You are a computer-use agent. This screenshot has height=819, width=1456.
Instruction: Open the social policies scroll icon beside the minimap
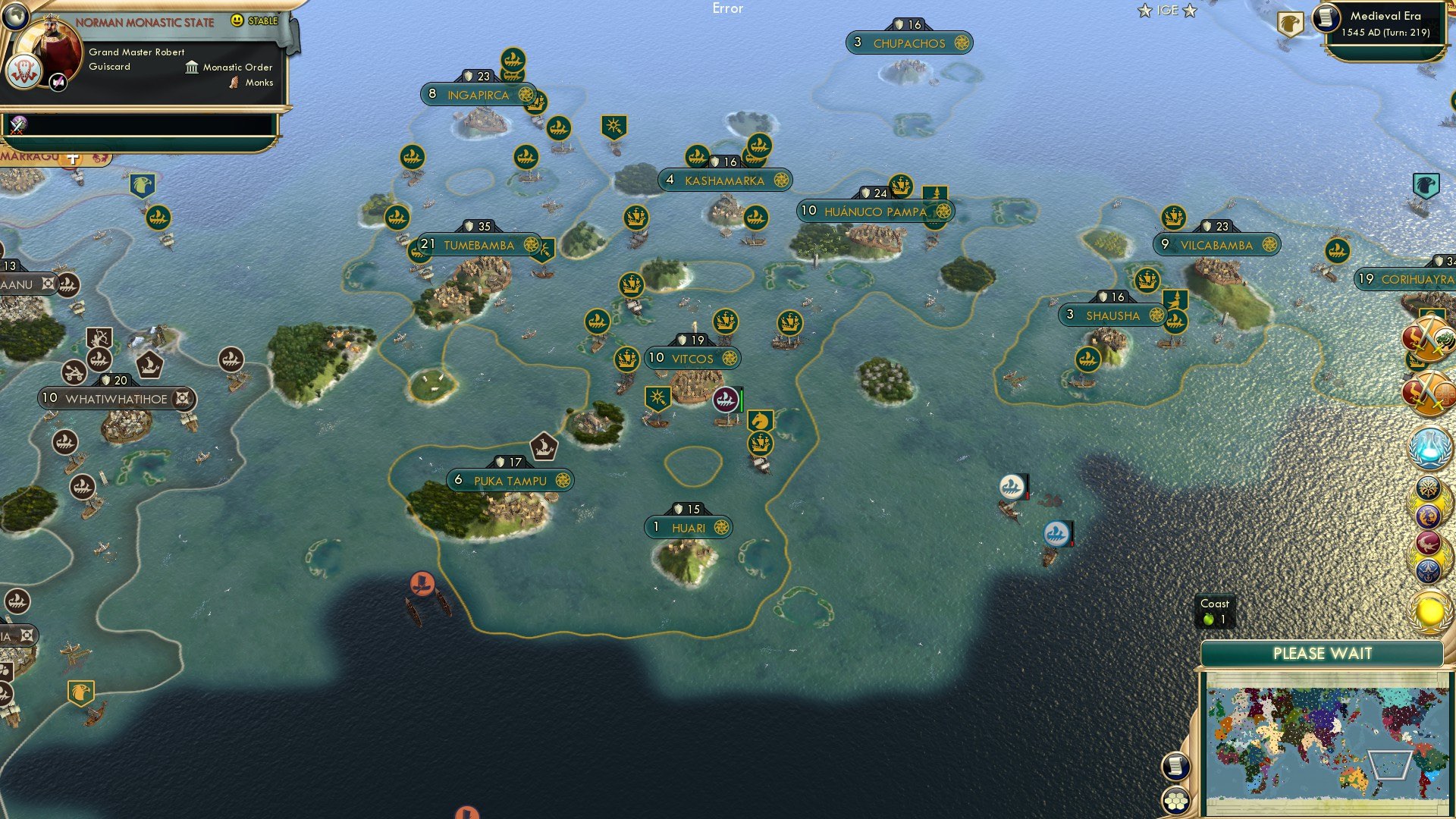(1175, 766)
